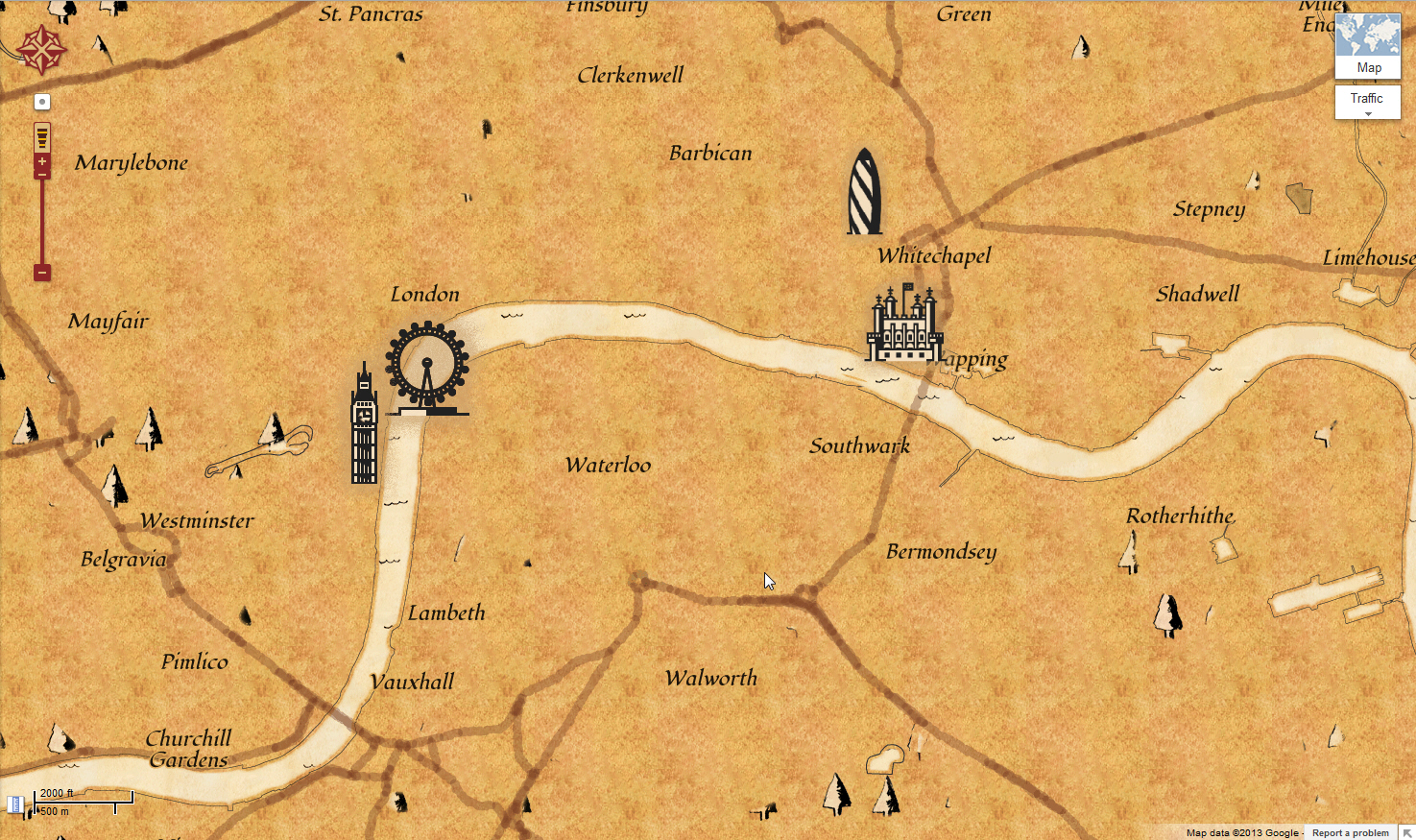Click the circle button above the zoom slider
The image size is (1416, 840).
41,102
